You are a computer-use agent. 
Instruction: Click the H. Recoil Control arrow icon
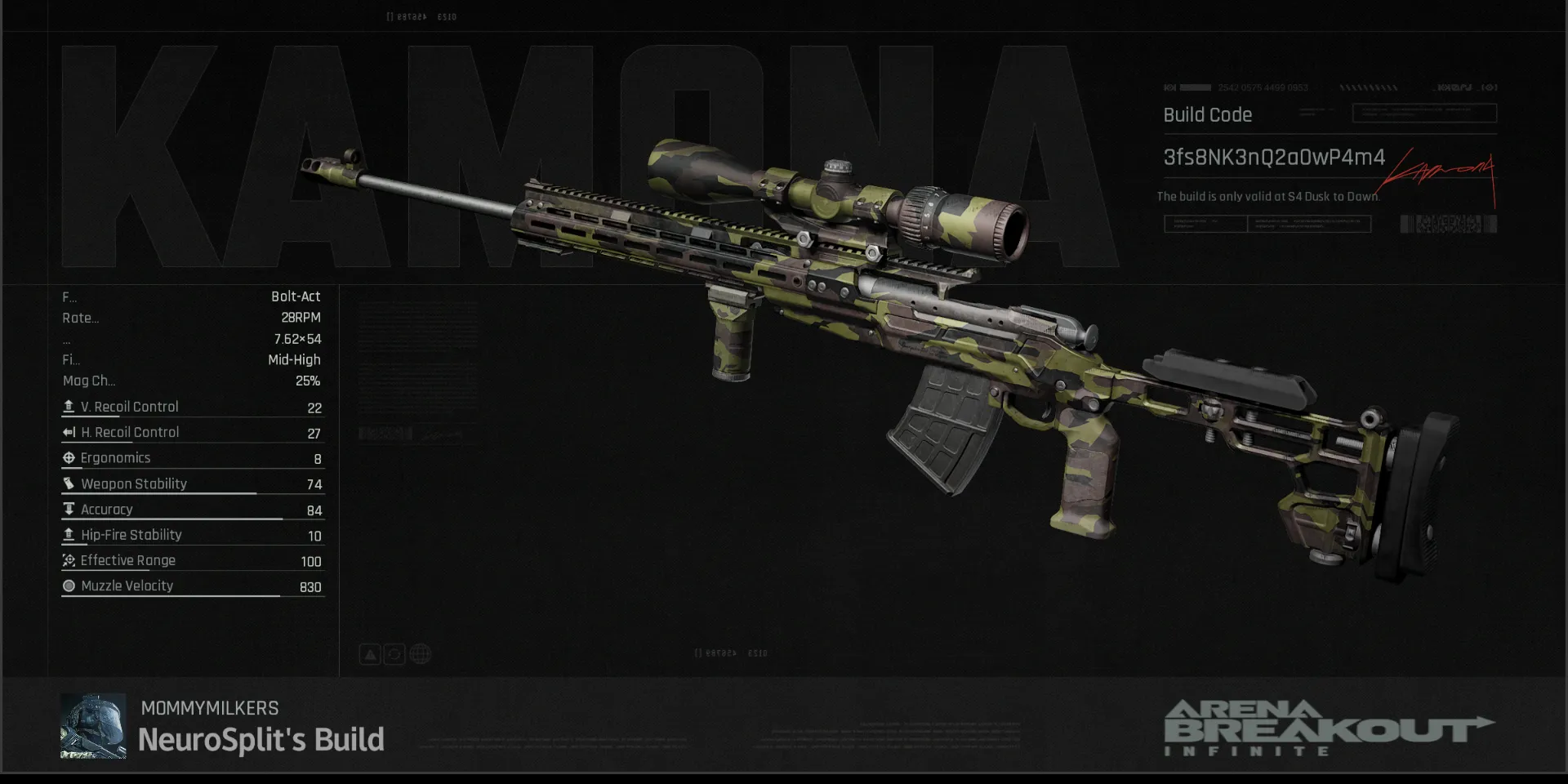pyautogui.click(x=69, y=432)
